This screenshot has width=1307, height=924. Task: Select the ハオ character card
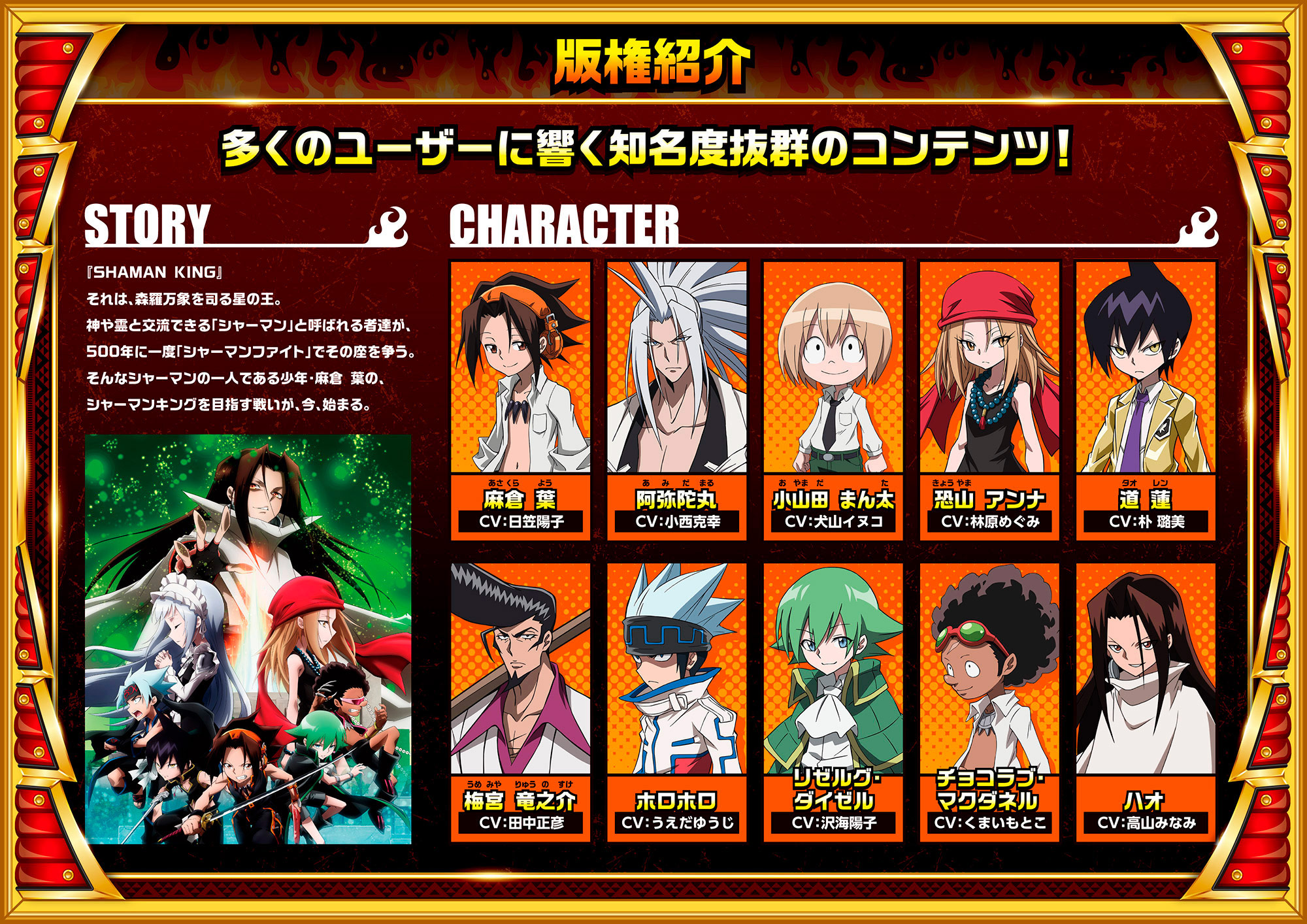click(x=1146, y=702)
